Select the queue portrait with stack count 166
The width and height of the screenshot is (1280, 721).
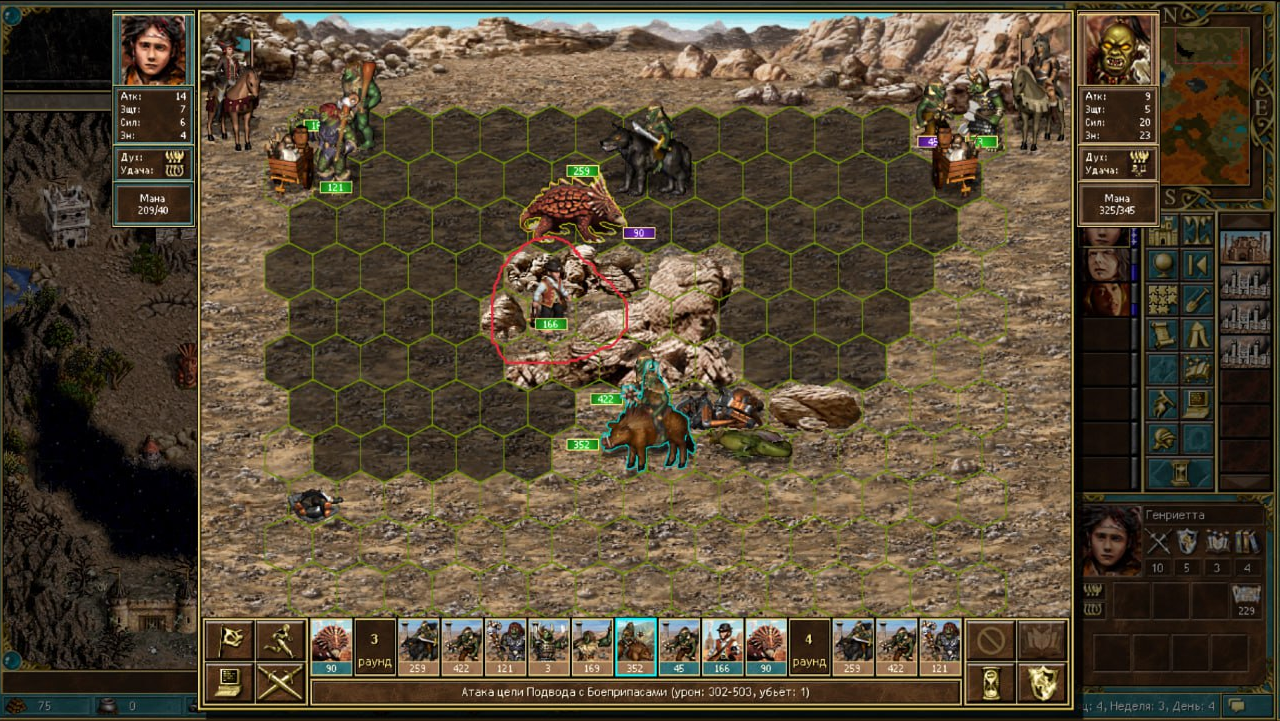[x=723, y=646]
